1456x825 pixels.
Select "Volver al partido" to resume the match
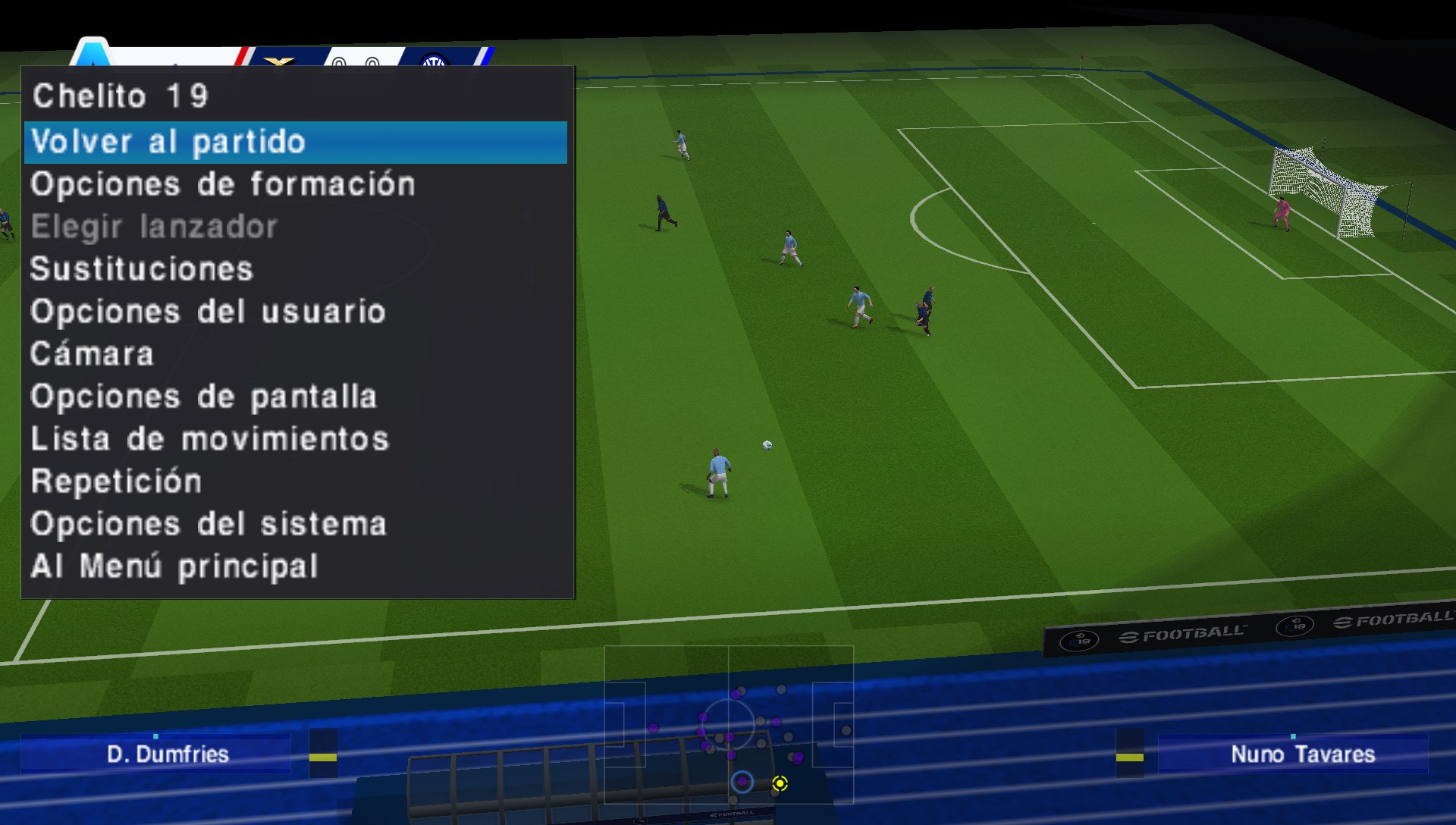click(x=170, y=141)
